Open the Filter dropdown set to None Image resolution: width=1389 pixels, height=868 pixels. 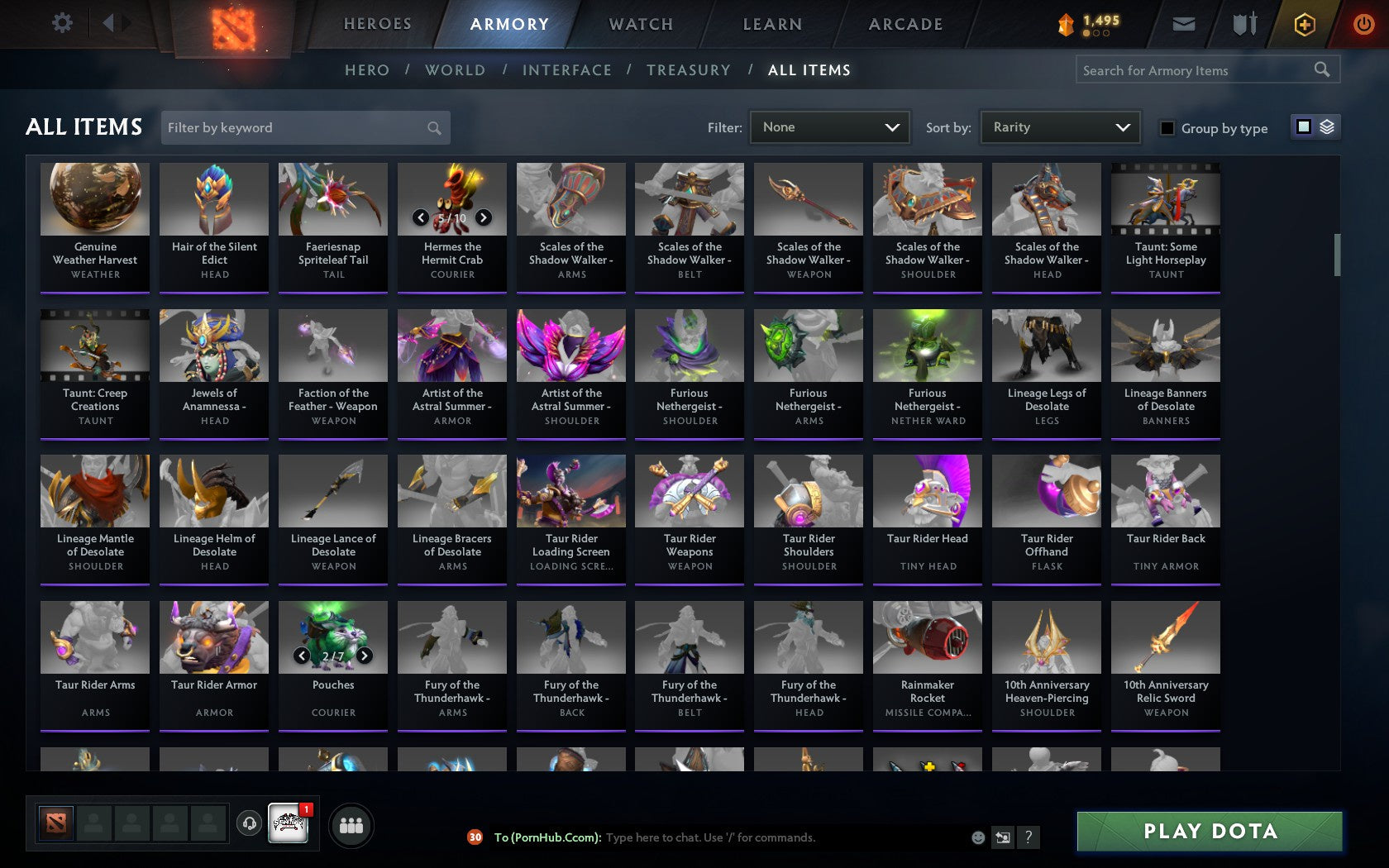pyautogui.click(x=828, y=127)
